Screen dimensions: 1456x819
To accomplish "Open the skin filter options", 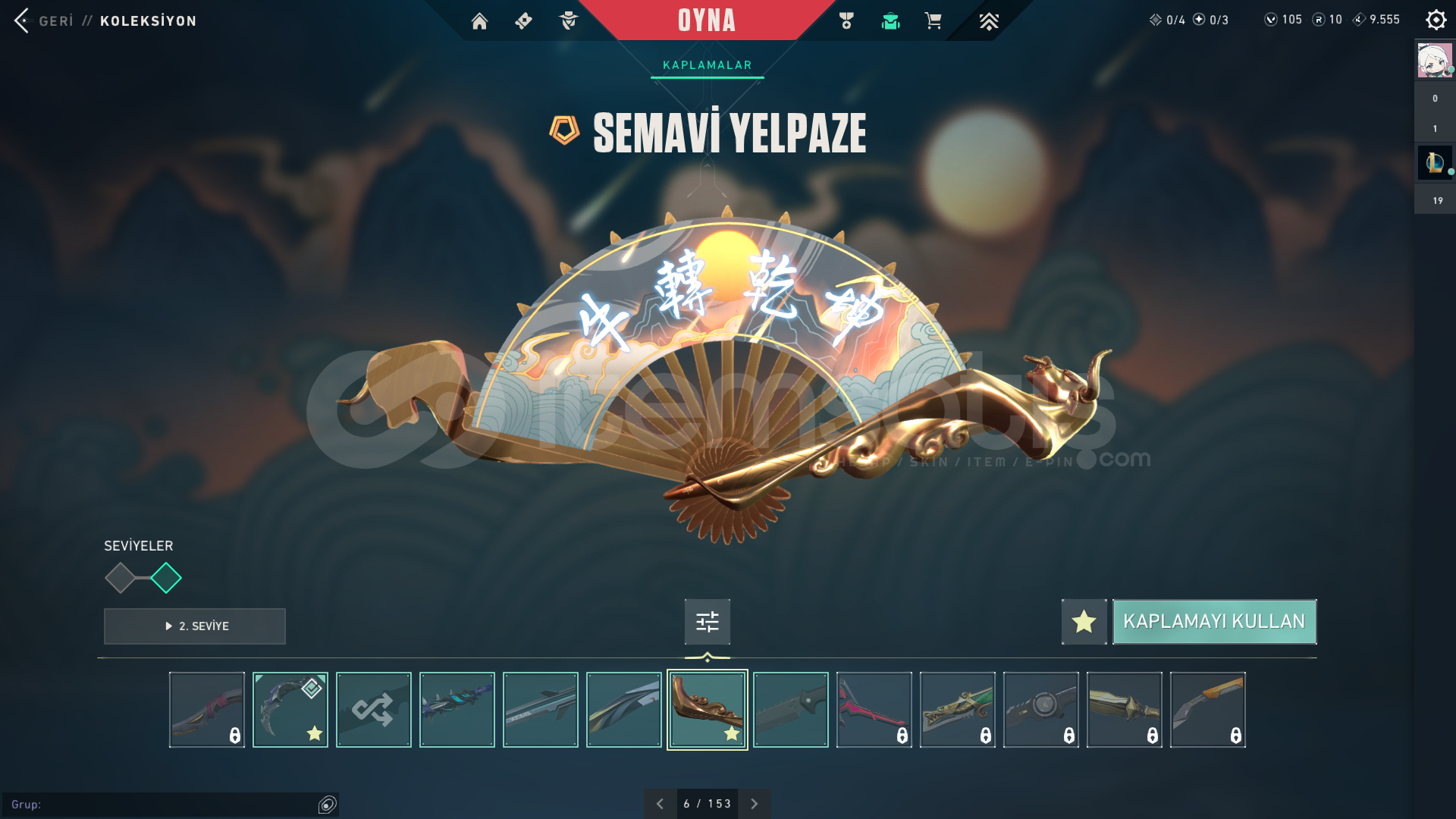I will pos(707,622).
